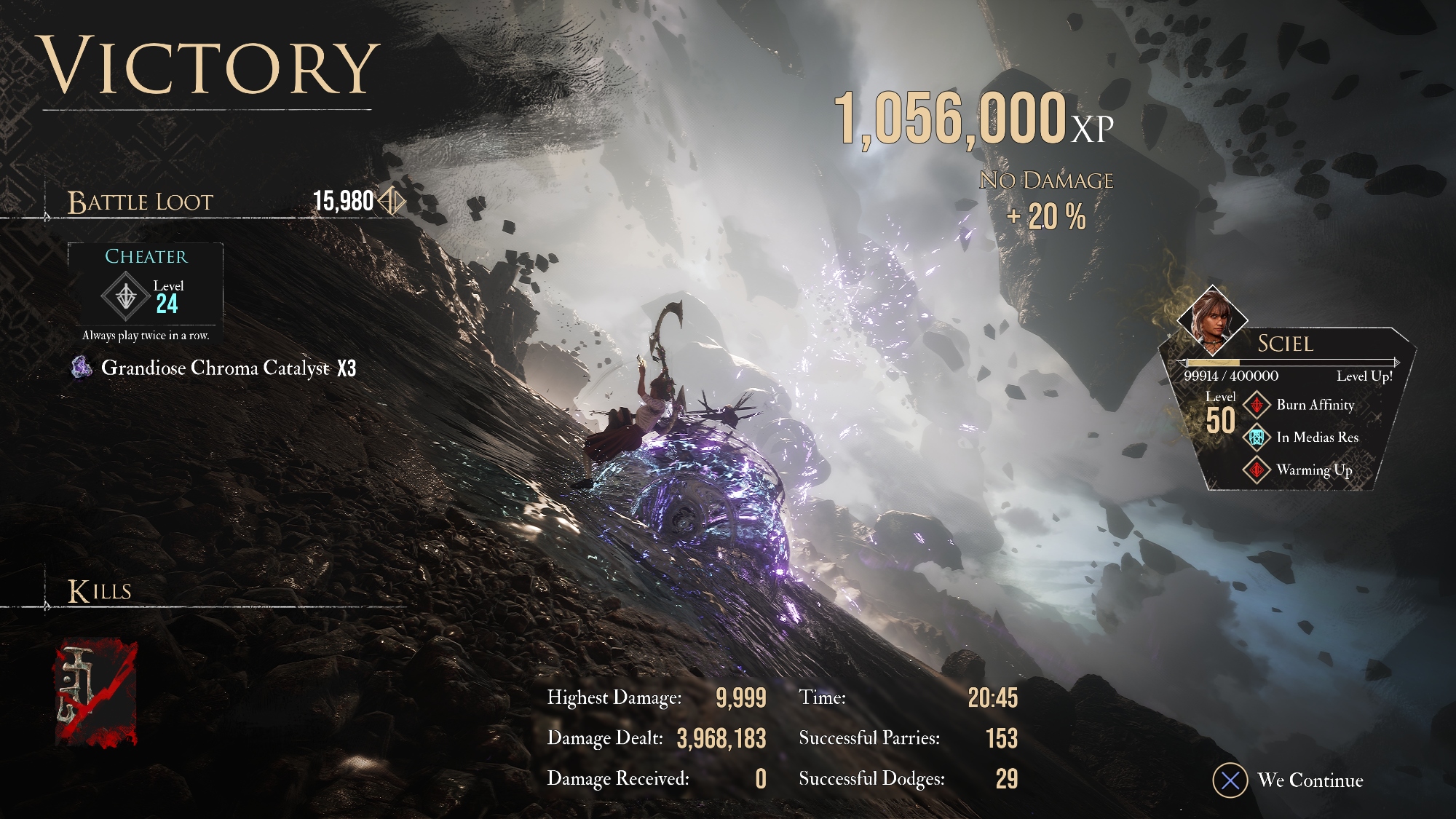Image resolution: width=1456 pixels, height=819 pixels.
Task: Select the Grandiose Chroma Catalyst loot entry
Action: [x=215, y=368]
